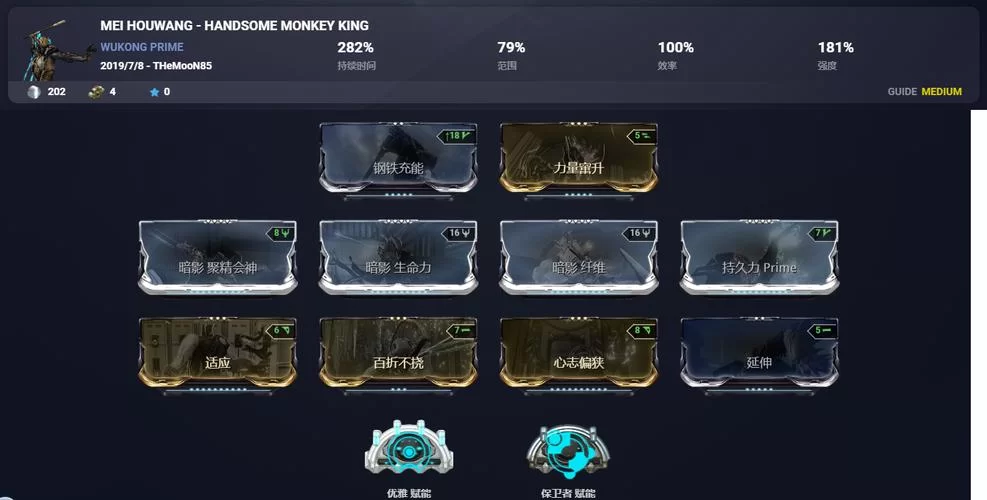Screen dimensions: 987x500
Task: Open the build title Mei Houwang
Action: 234,25
